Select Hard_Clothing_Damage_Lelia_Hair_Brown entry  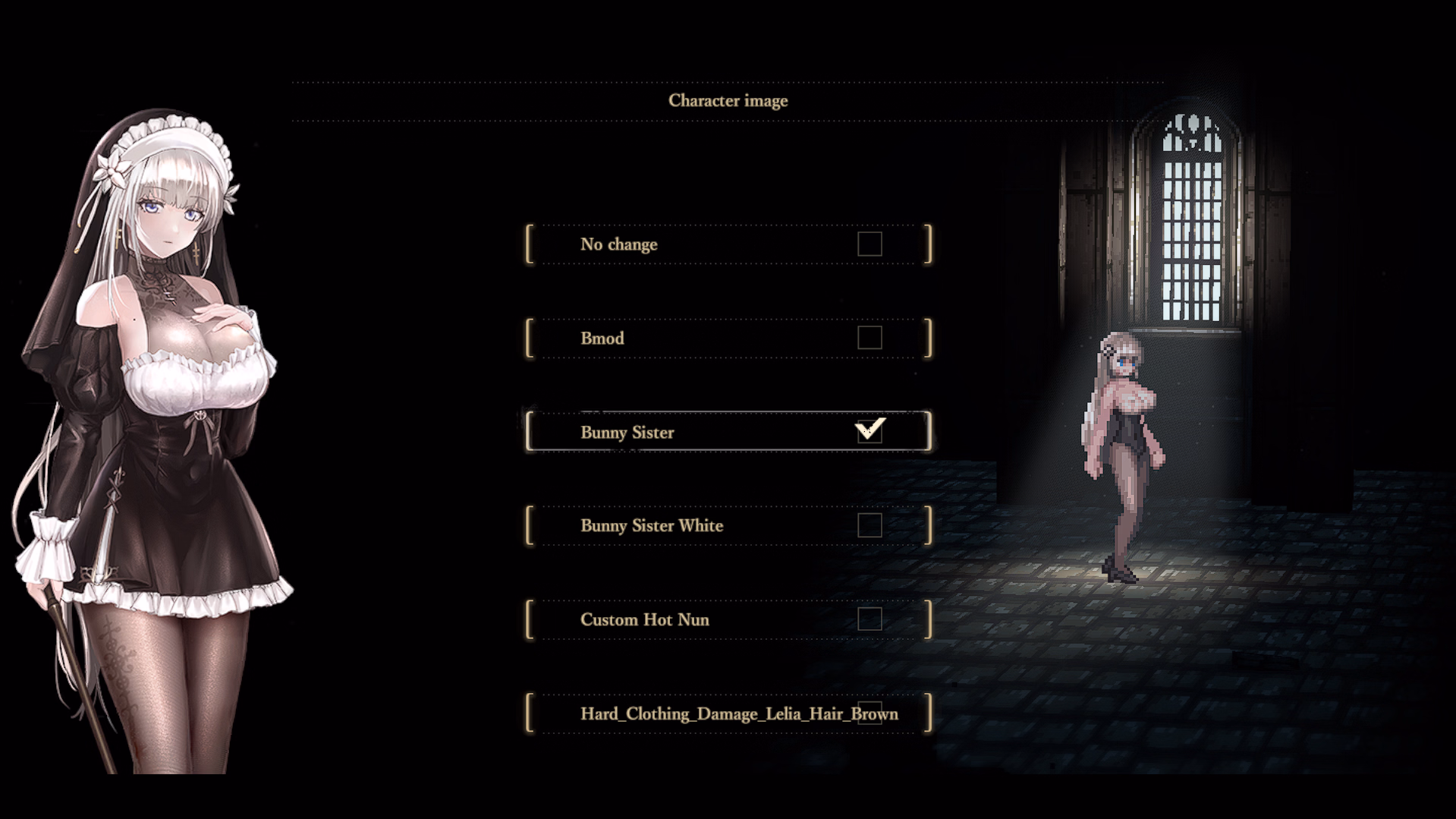(x=738, y=713)
